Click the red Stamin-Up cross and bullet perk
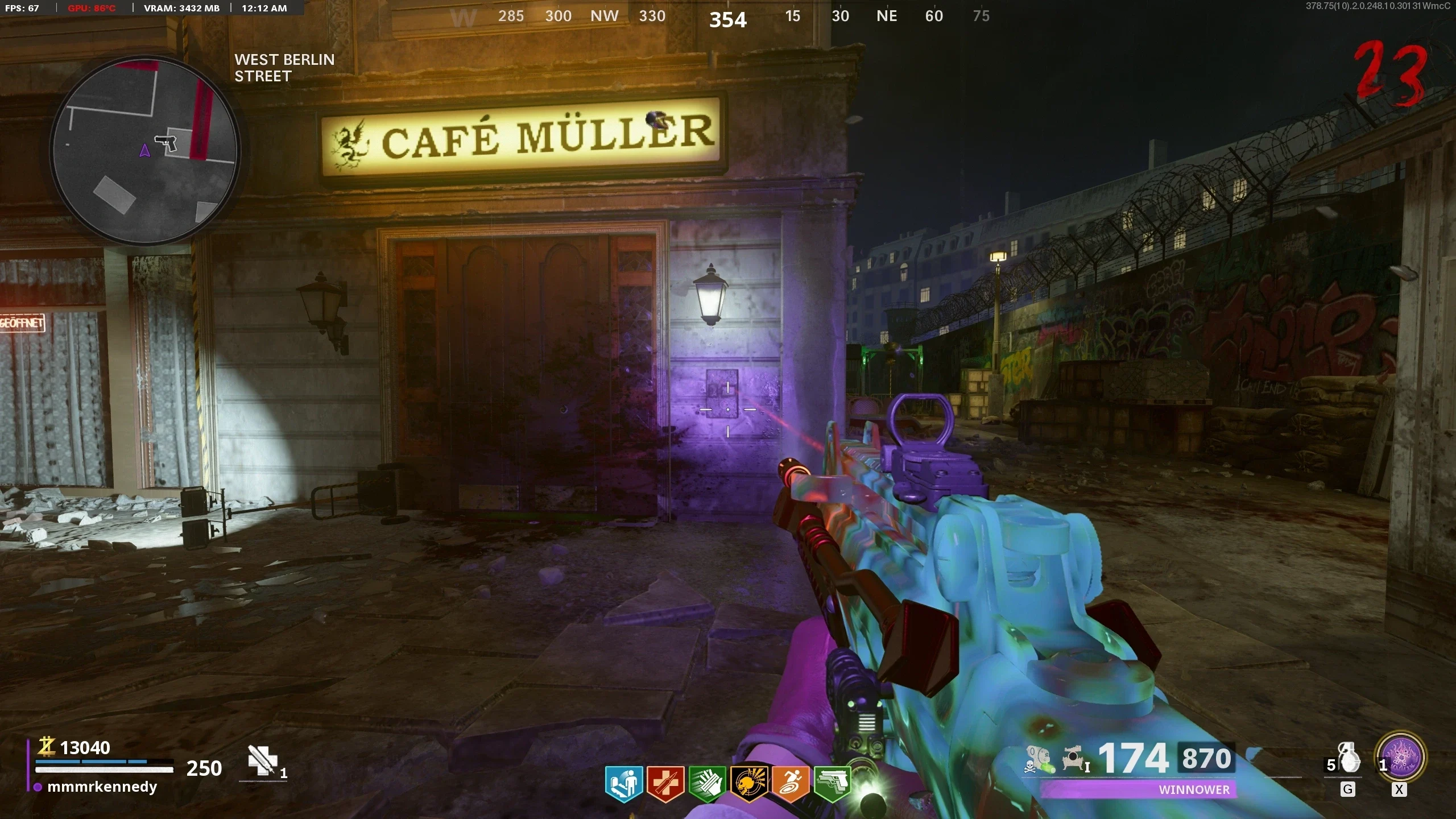The height and width of the screenshot is (819, 1456). point(665,784)
